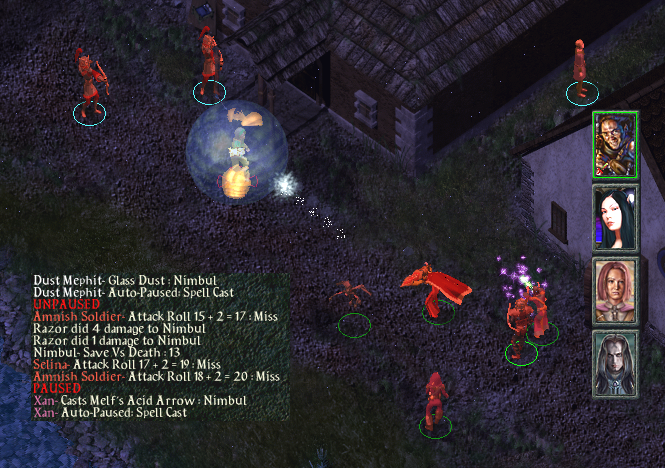This screenshot has height=468, width=665.
Task: Select the green-bordered bearded warrior portrait
Action: coord(615,145)
